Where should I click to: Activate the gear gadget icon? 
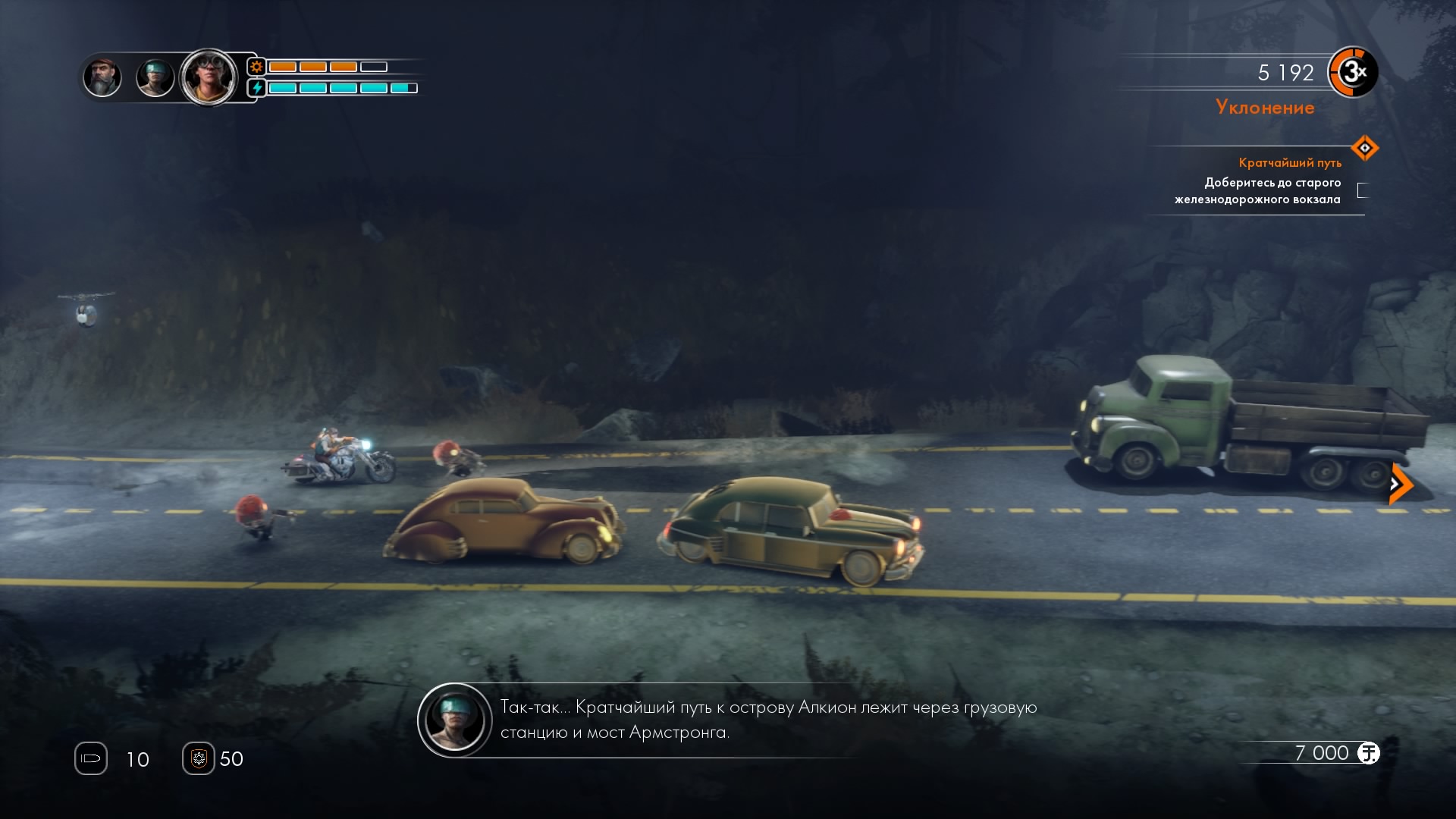tap(199, 758)
